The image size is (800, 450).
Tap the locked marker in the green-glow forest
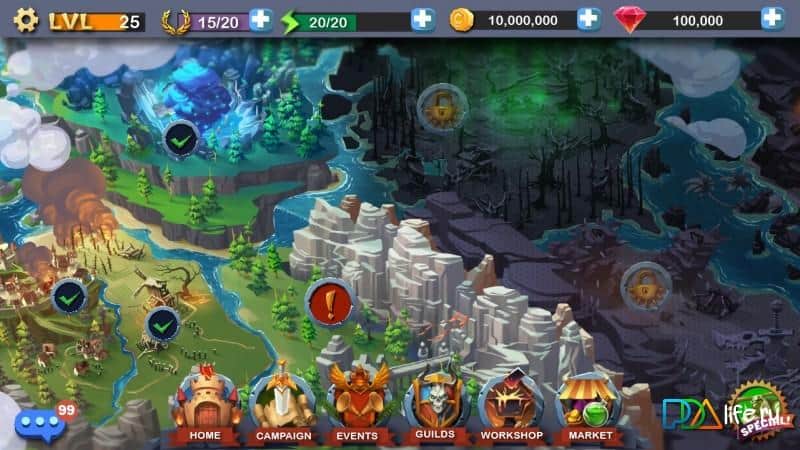point(438,104)
